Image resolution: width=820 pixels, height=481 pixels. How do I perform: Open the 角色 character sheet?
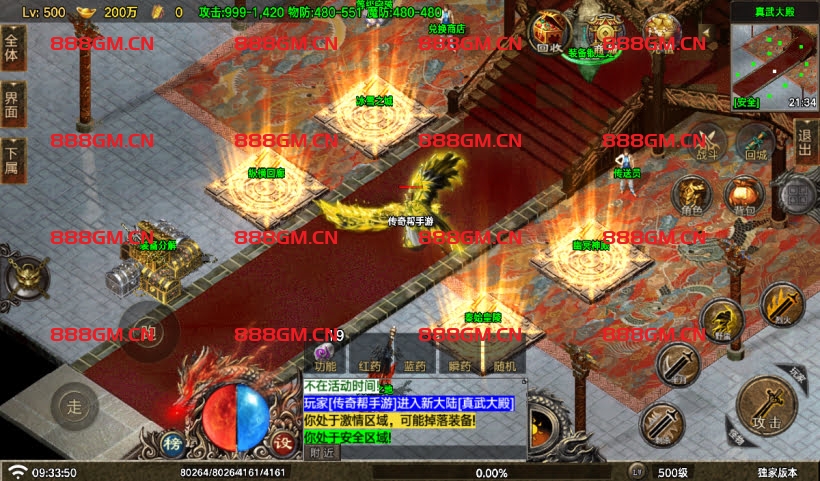tap(690, 195)
